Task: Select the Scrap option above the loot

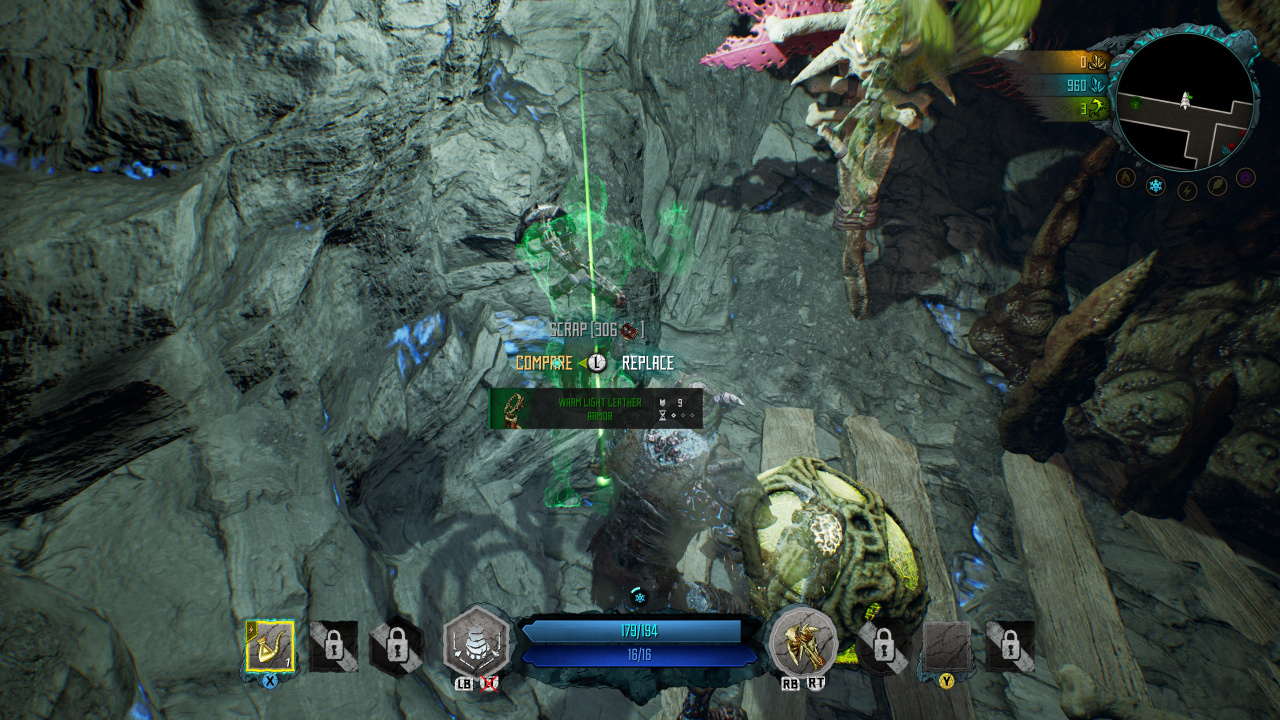Action: point(596,329)
